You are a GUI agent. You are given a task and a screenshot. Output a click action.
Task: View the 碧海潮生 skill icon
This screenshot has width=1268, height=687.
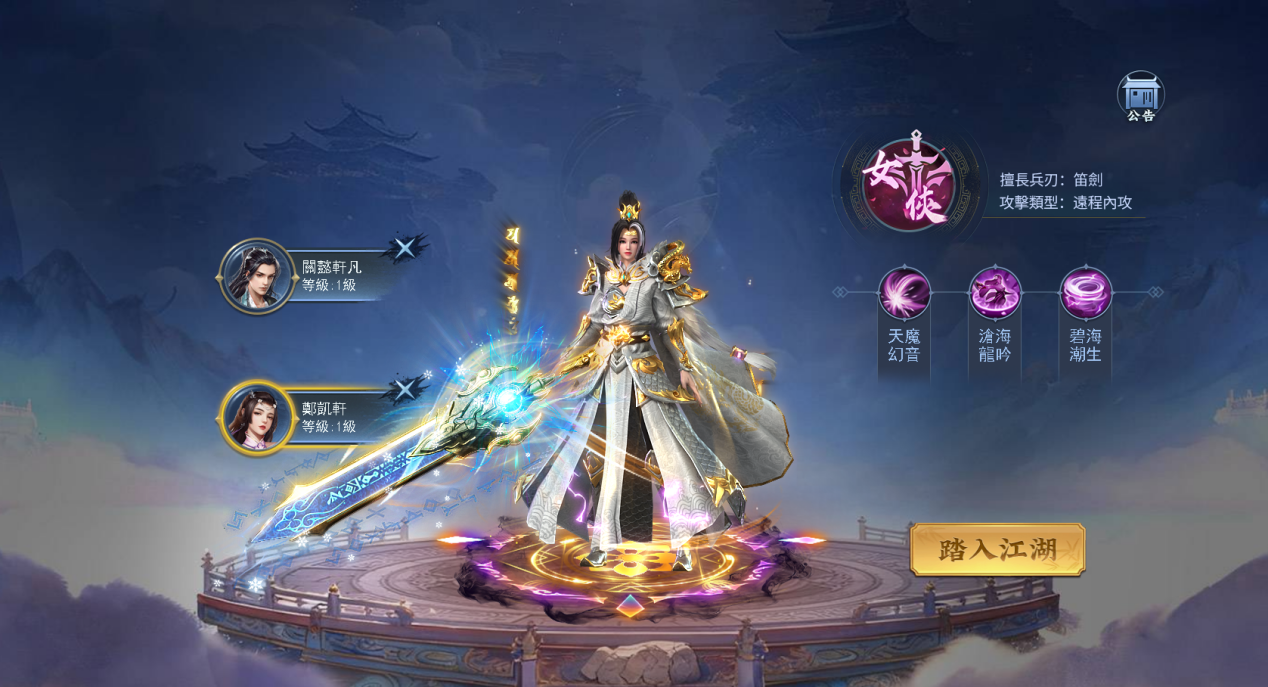click(x=1085, y=293)
